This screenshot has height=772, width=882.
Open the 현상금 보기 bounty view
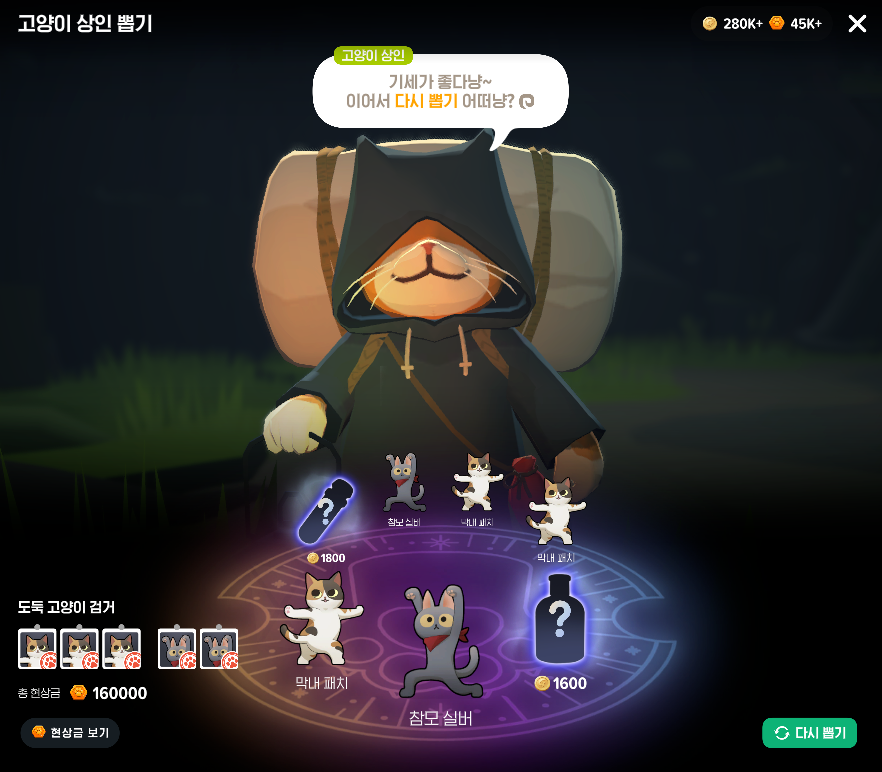click(70, 733)
